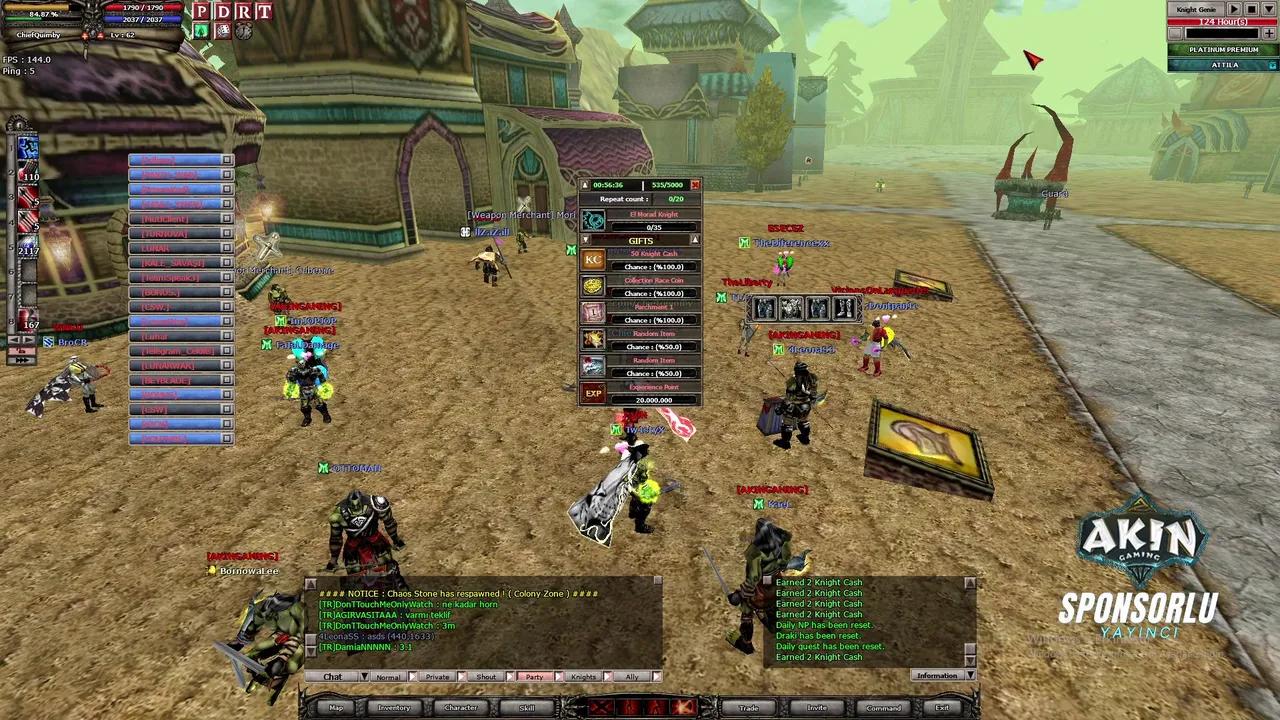Click the dice icon under the D icon

[x=223, y=31]
